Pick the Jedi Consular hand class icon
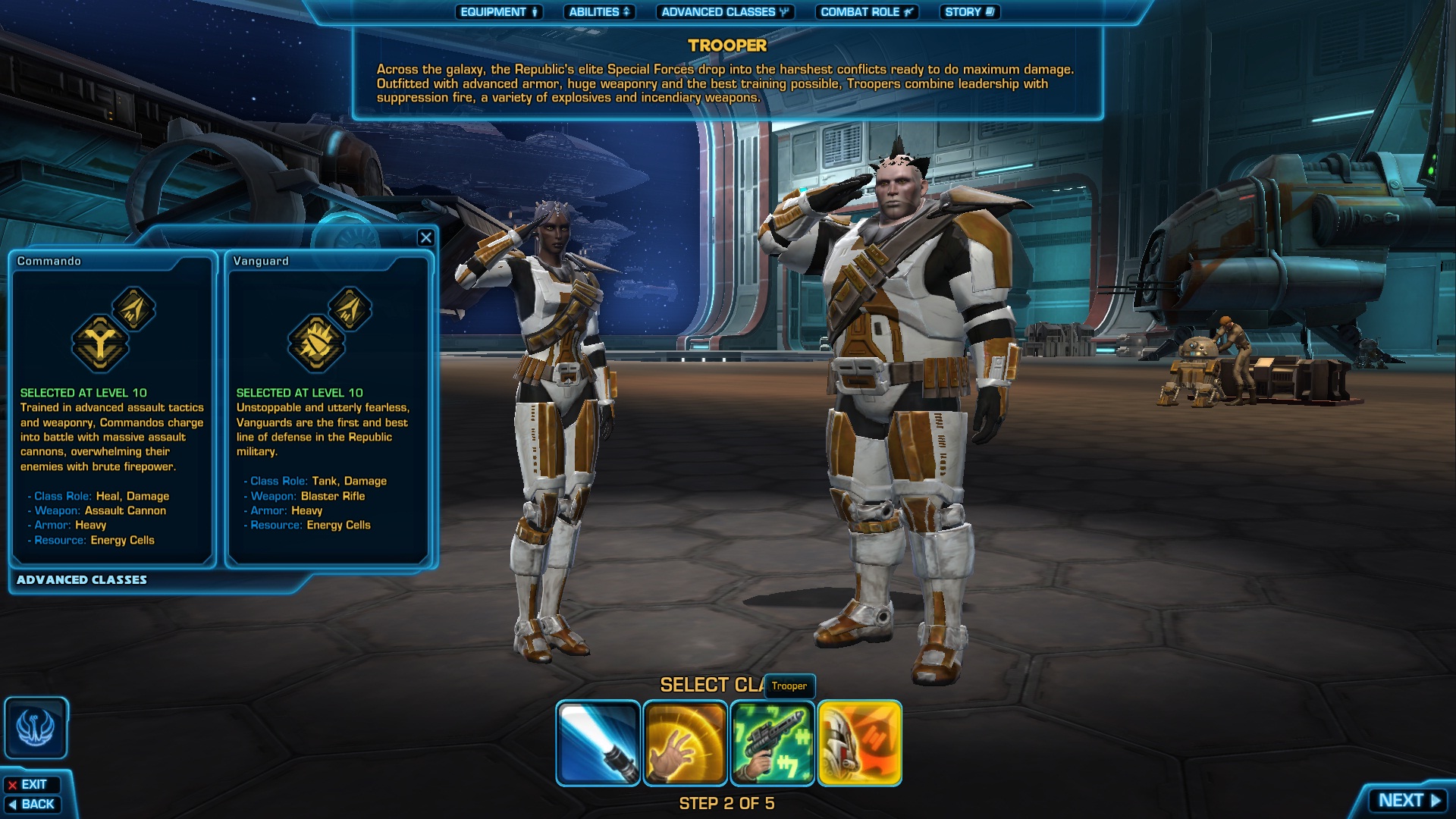This screenshot has width=1456, height=819. coord(686,743)
